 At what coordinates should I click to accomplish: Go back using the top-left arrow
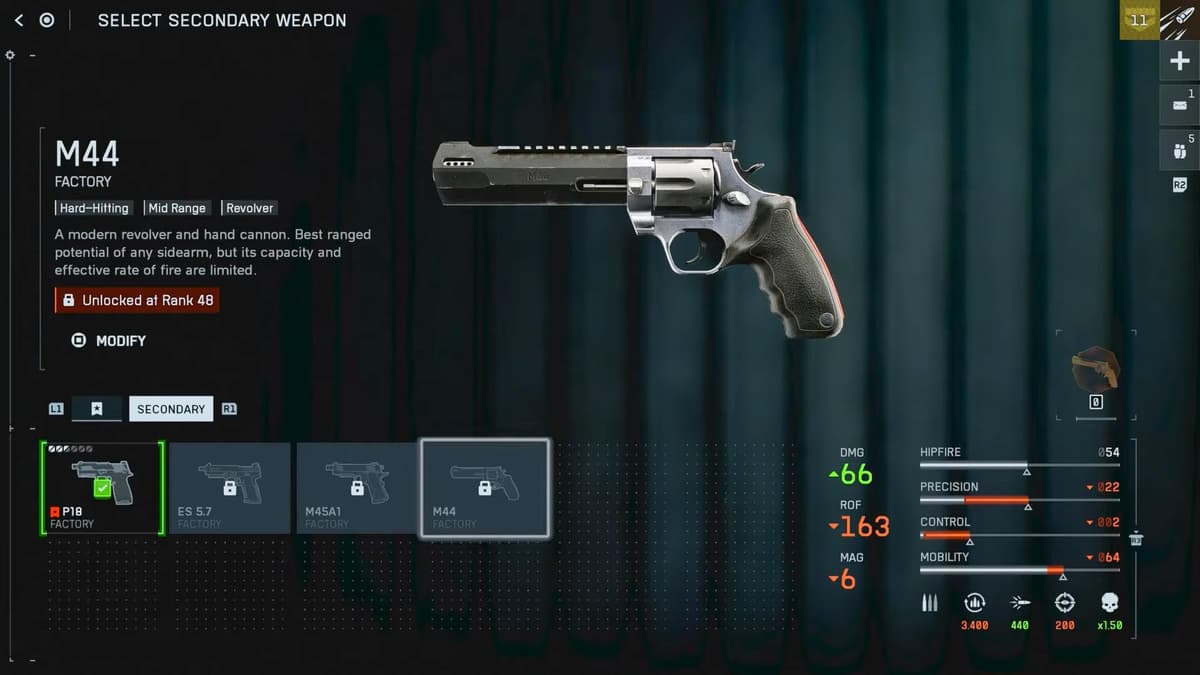[x=19, y=20]
